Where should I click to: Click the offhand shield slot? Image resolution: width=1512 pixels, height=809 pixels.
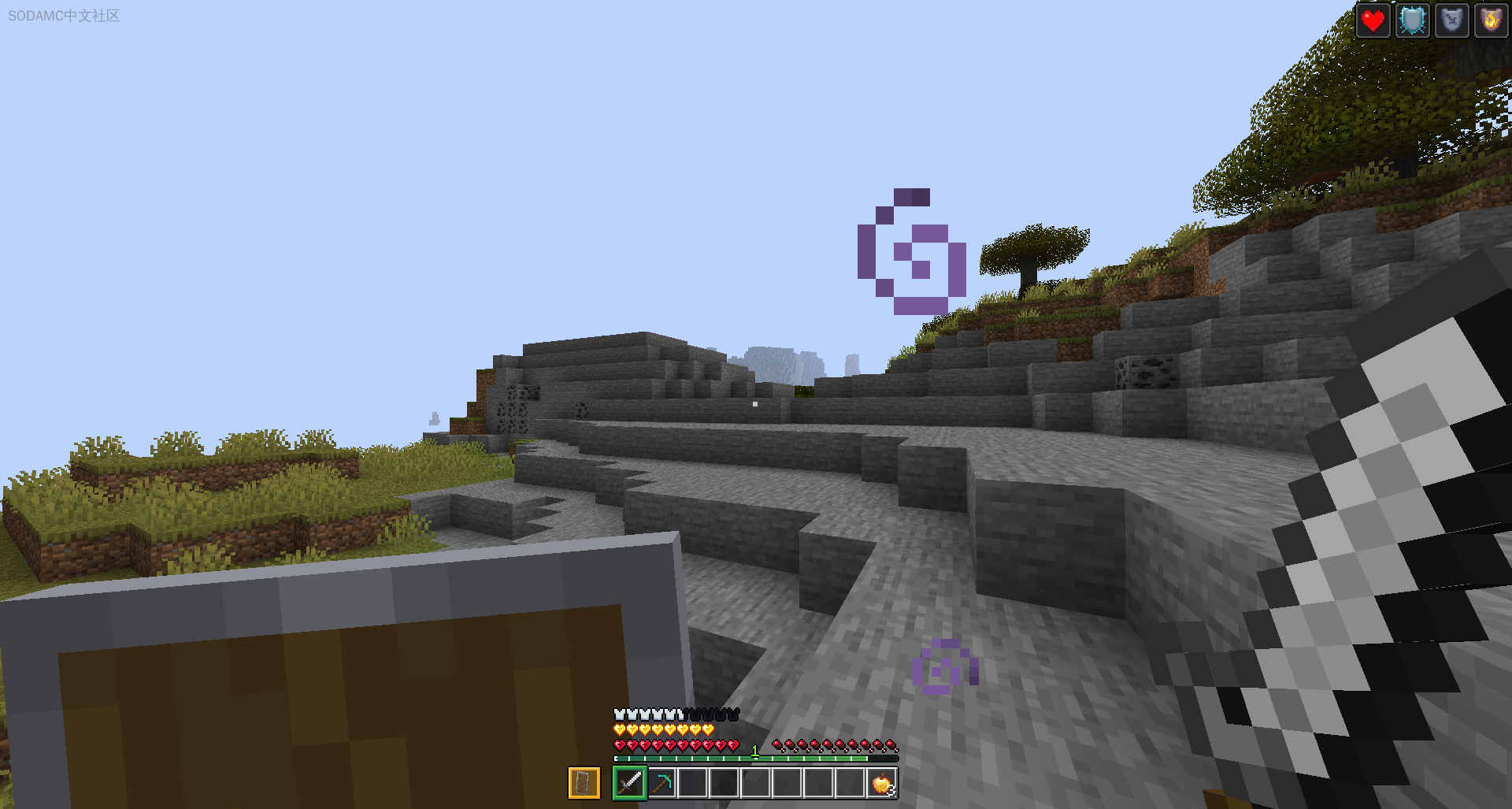click(x=584, y=783)
